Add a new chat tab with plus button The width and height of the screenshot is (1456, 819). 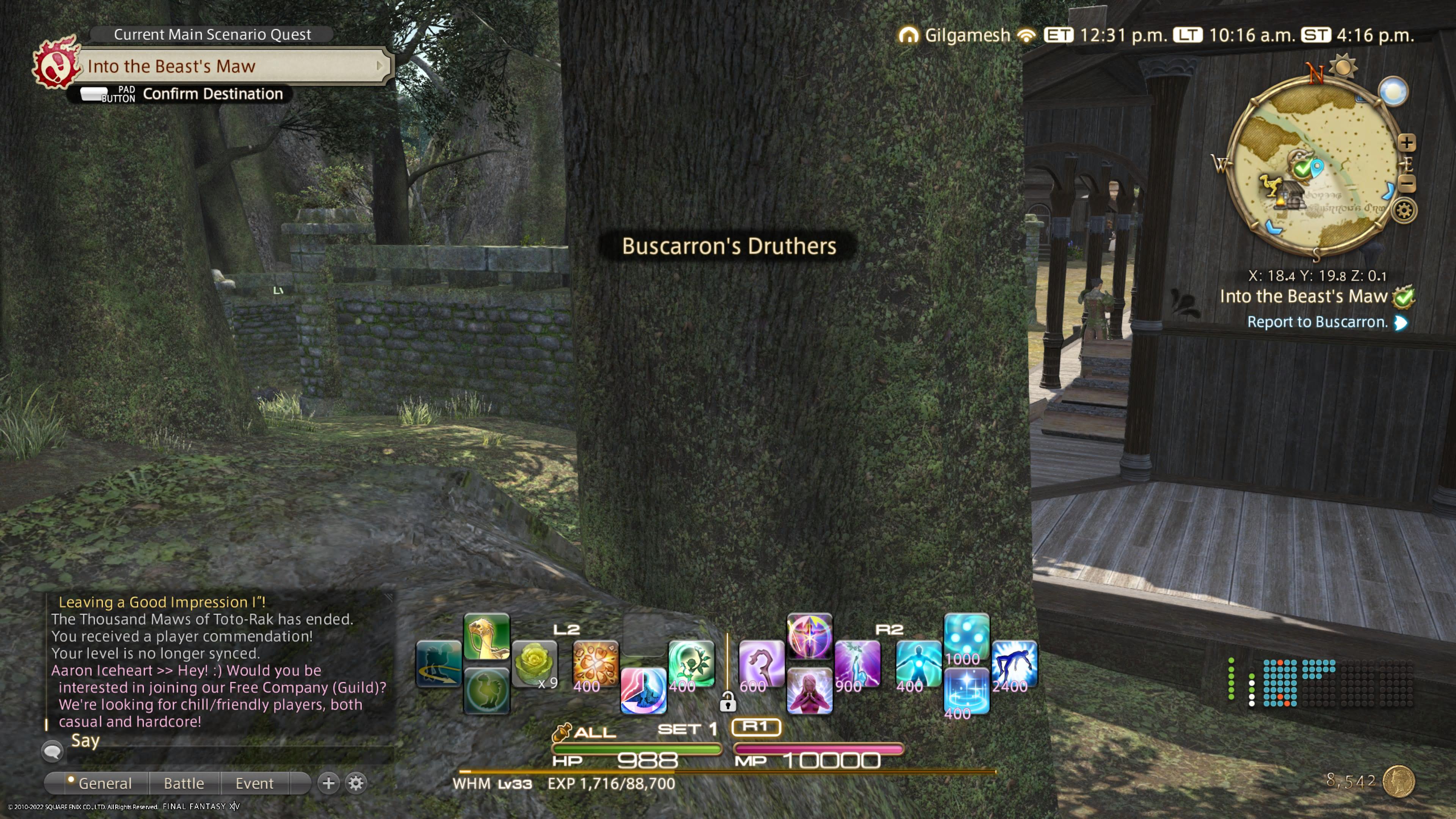point(328,783)
